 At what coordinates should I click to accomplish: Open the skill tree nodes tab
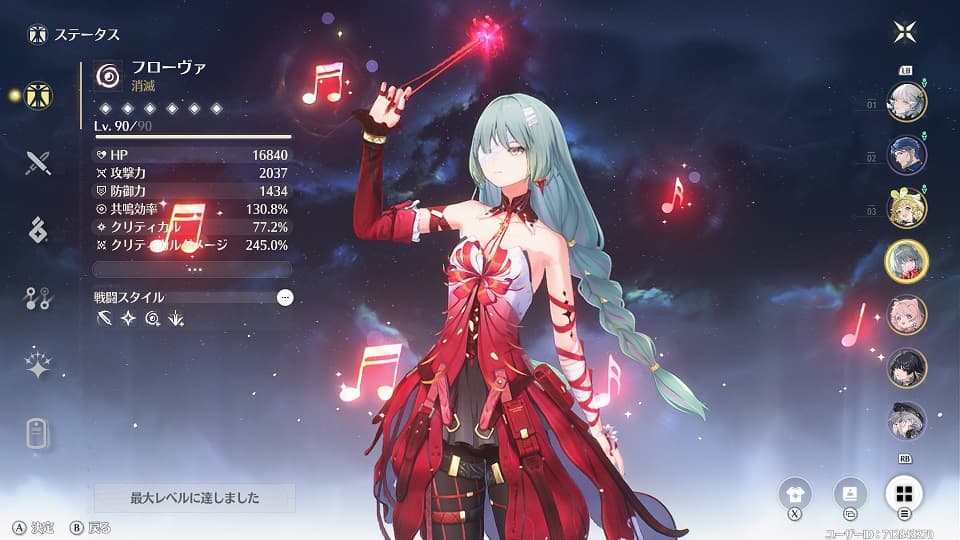click(39, 297)
